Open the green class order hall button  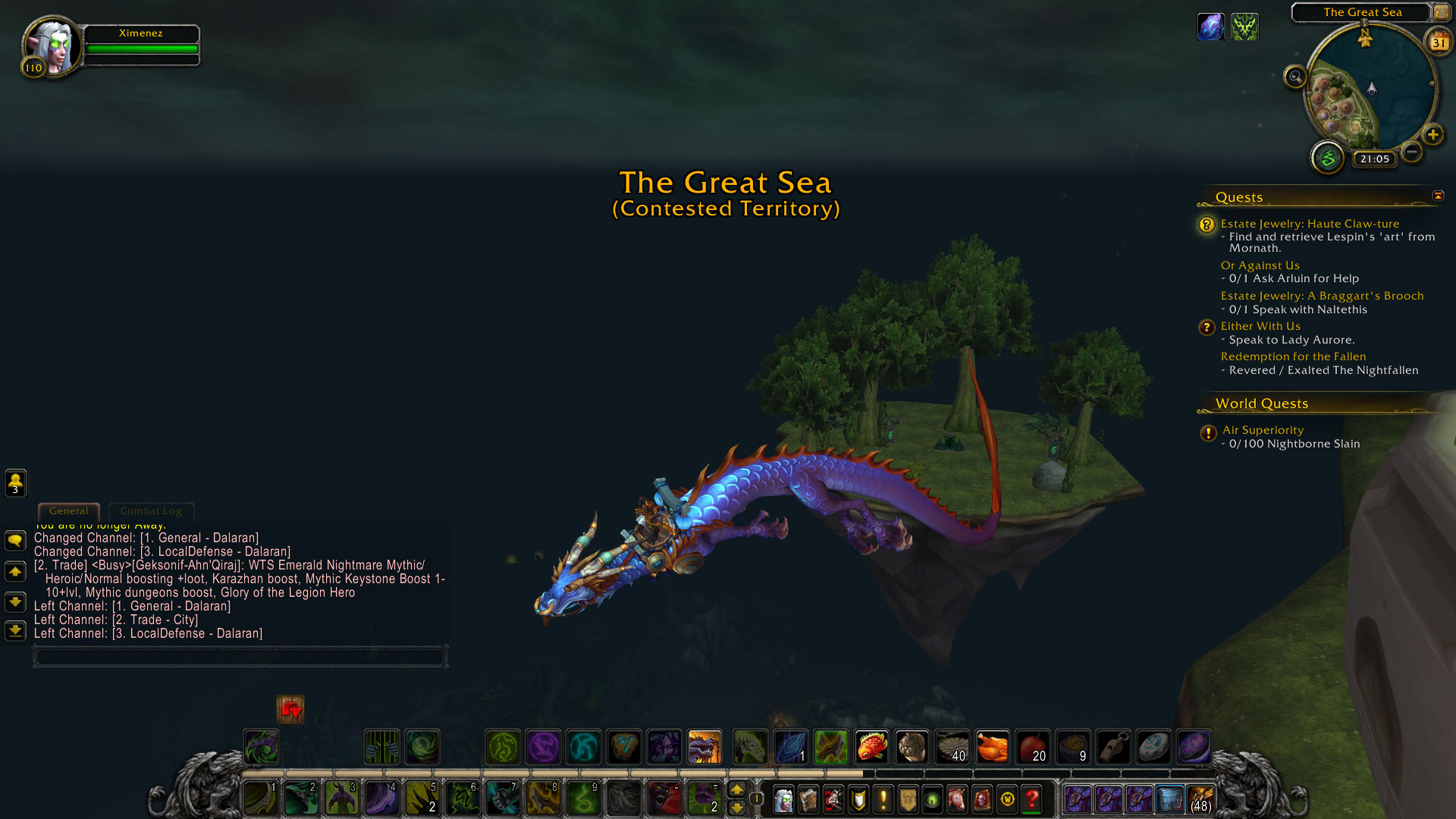[x=1327, y=158]
